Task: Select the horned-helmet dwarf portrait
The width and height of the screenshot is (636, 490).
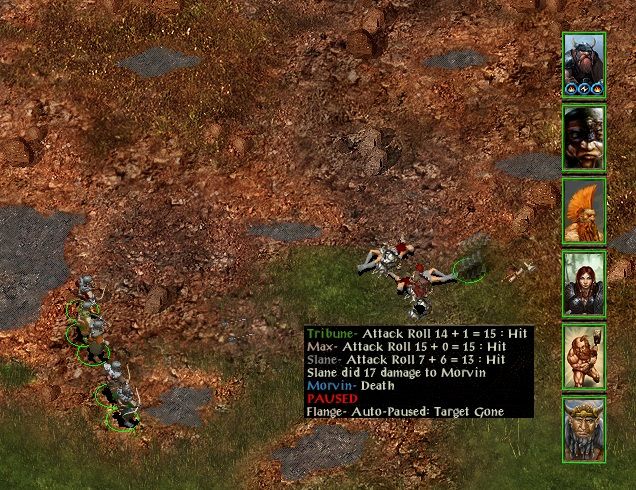Action: 584,64
